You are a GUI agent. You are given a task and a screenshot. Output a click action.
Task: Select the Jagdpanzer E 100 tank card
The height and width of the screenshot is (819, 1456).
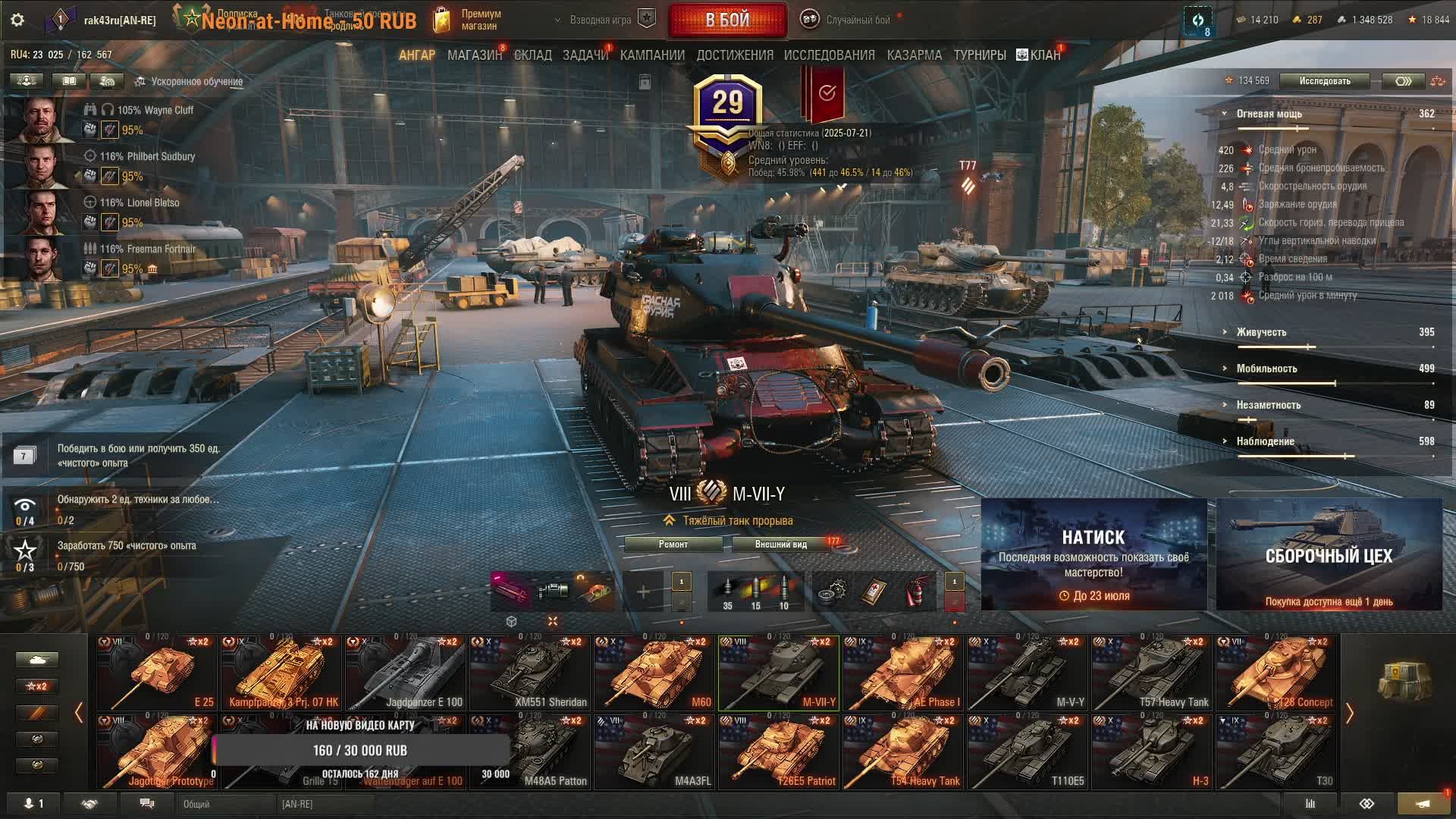pos(404,673)
